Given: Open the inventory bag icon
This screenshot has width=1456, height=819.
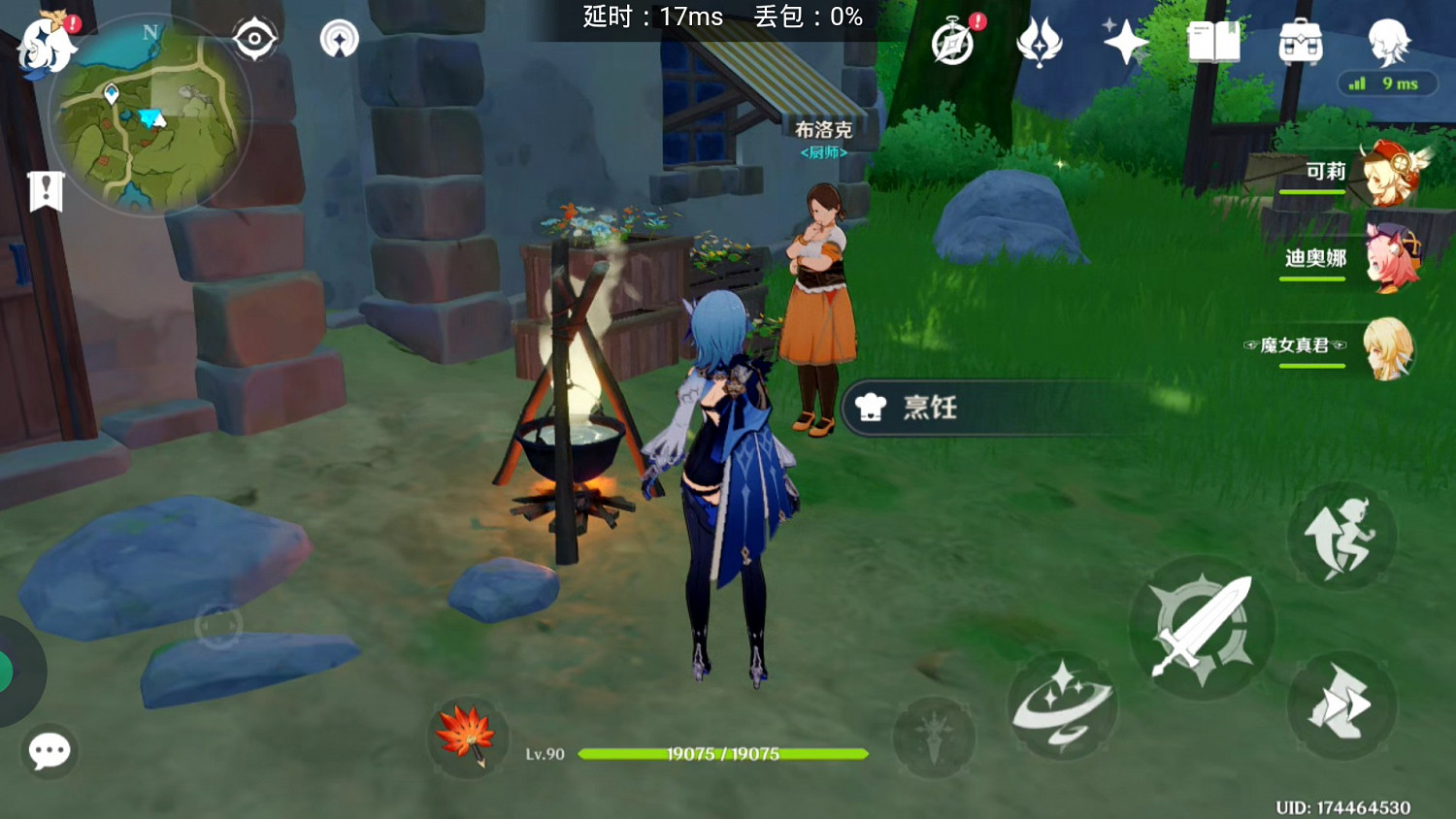Looking at the screenshot, I should tap(1303, 43).
